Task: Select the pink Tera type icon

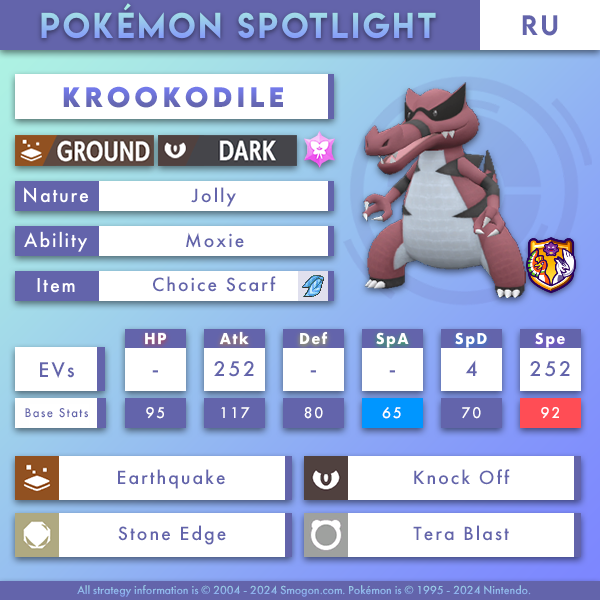Action: [x=320, y=151]
